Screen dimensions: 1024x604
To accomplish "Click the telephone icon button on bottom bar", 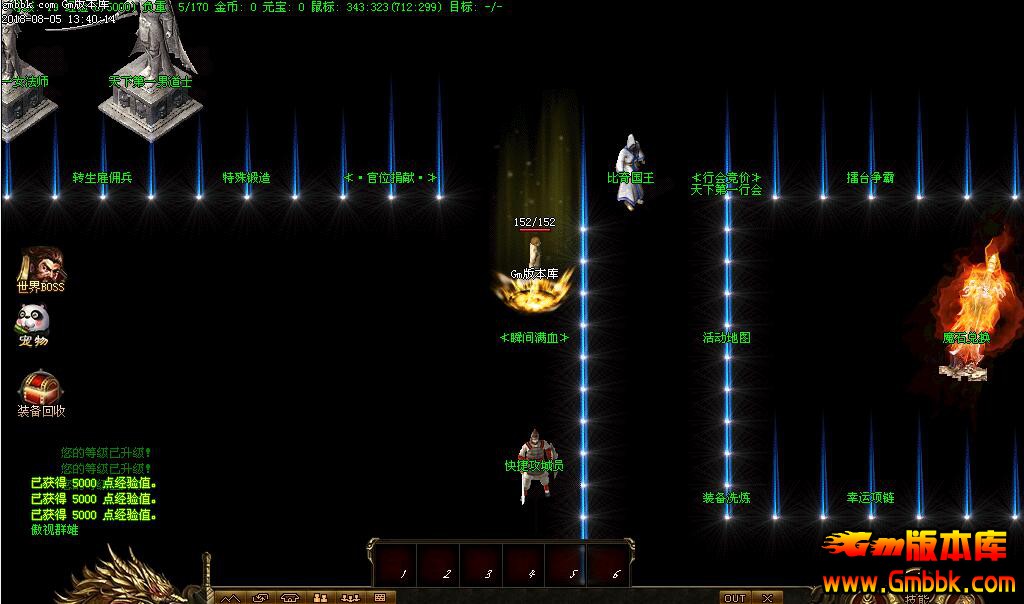I will pos(291,598).
